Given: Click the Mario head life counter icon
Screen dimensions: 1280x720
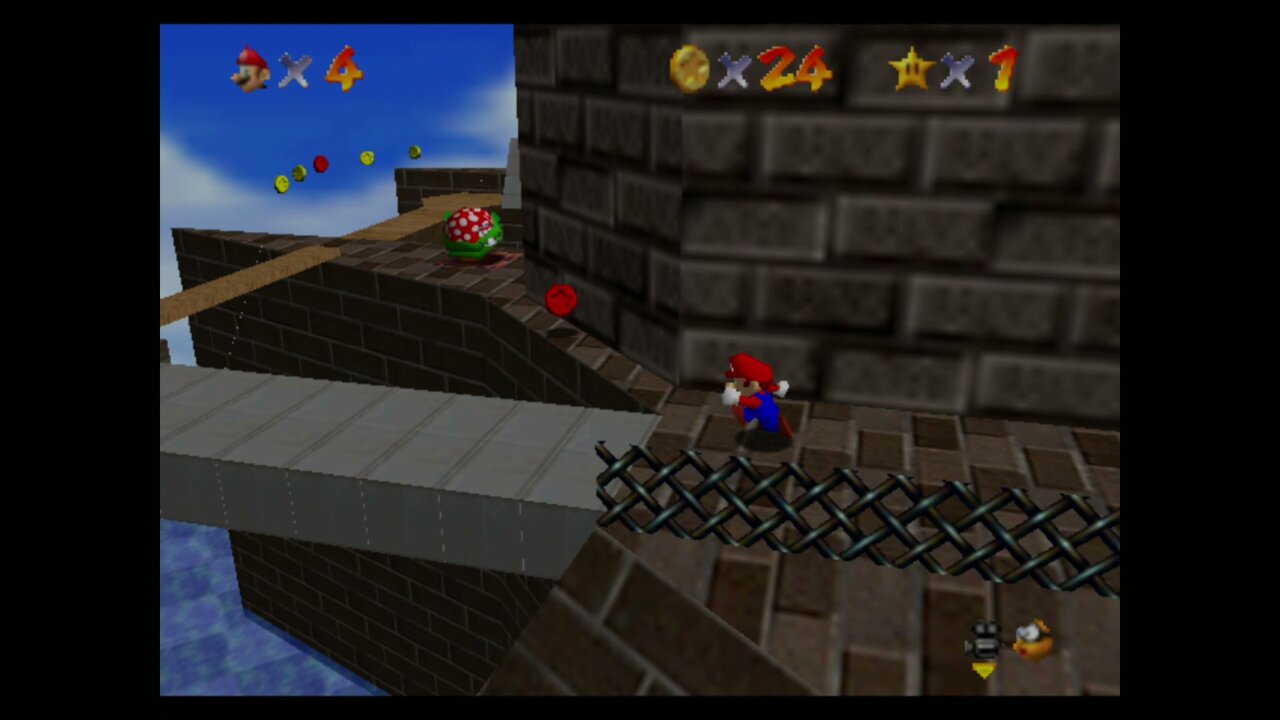Looking at the screenshot, I should coord(250,70).
